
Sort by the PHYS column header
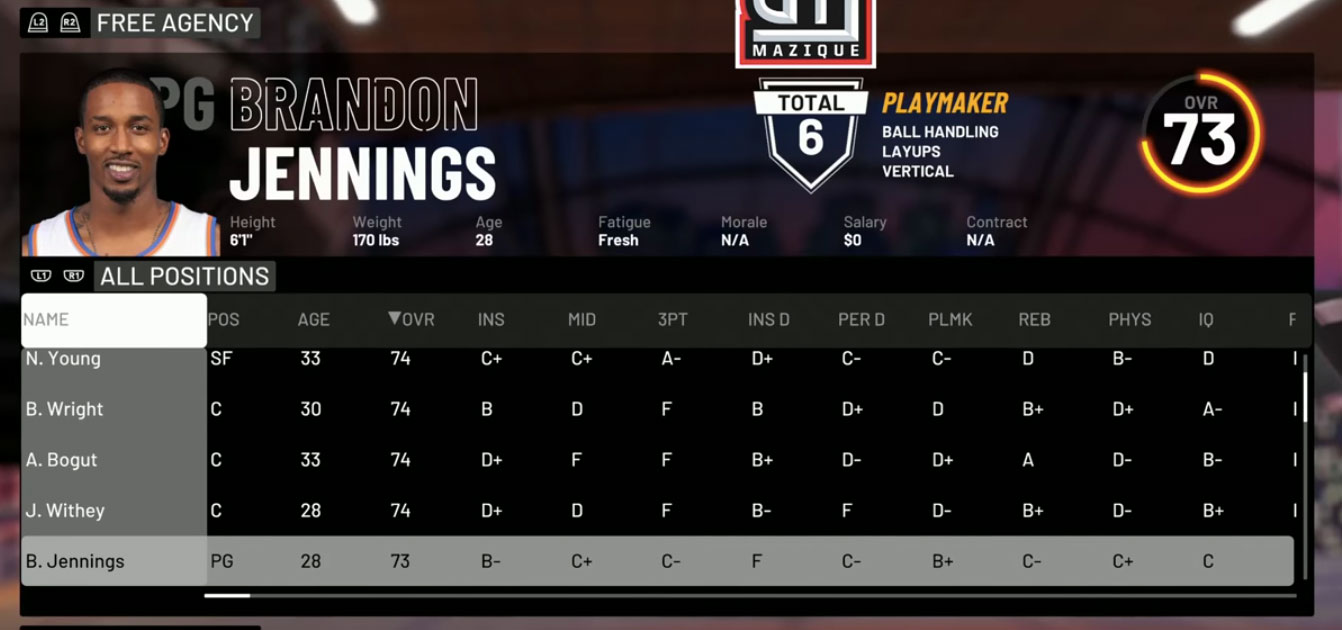[1130, 320]
